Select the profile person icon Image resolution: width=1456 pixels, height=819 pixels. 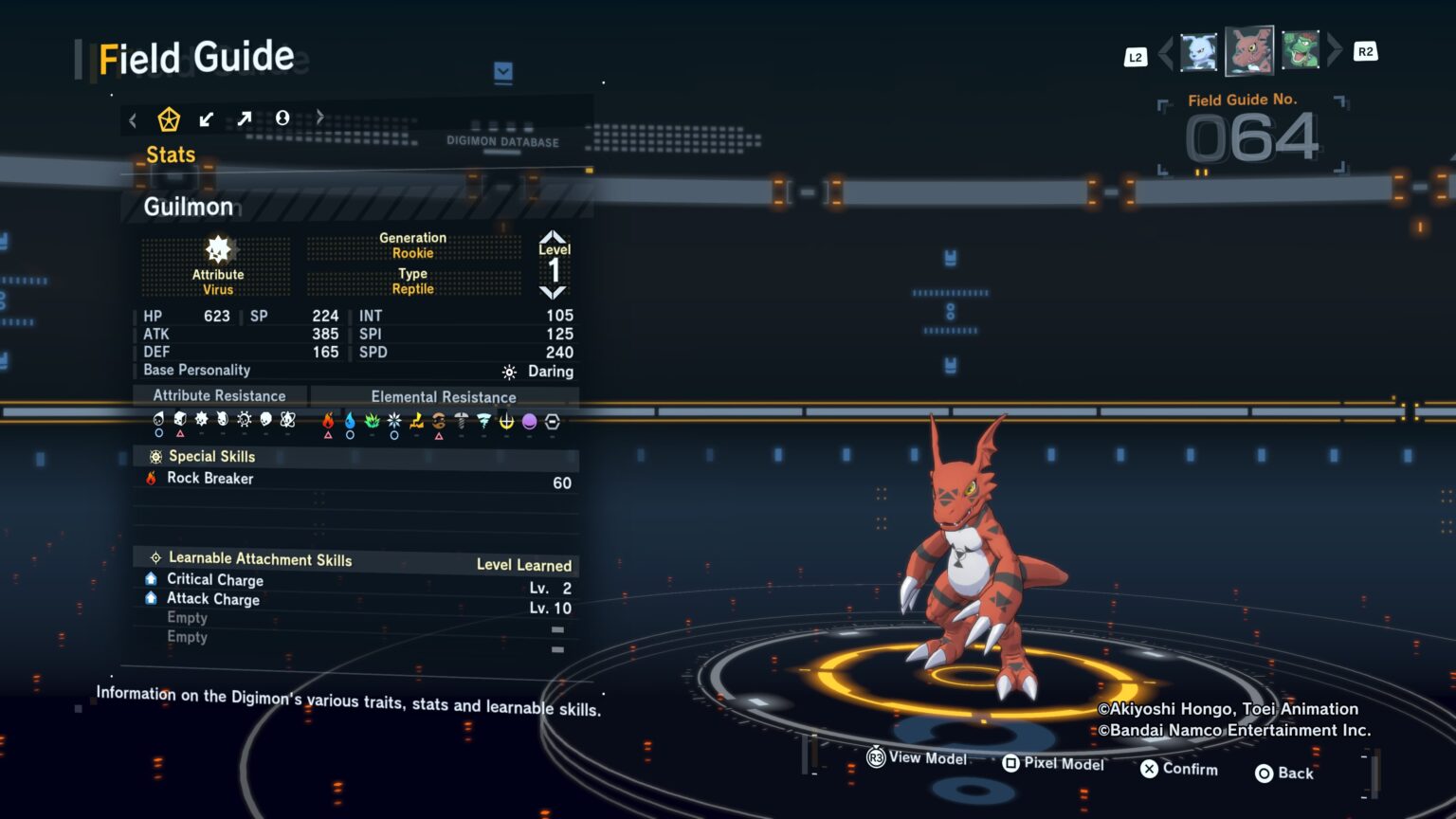(282, 118)
